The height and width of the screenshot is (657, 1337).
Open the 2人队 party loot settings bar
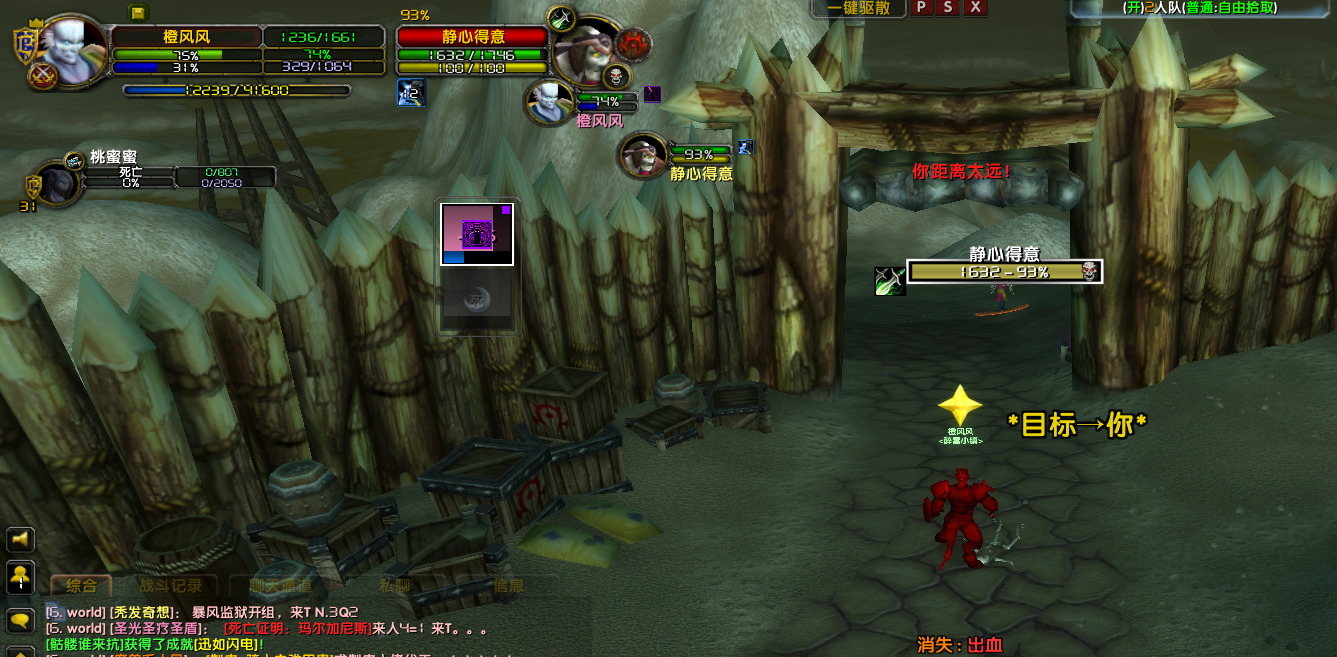[1200, 8]
